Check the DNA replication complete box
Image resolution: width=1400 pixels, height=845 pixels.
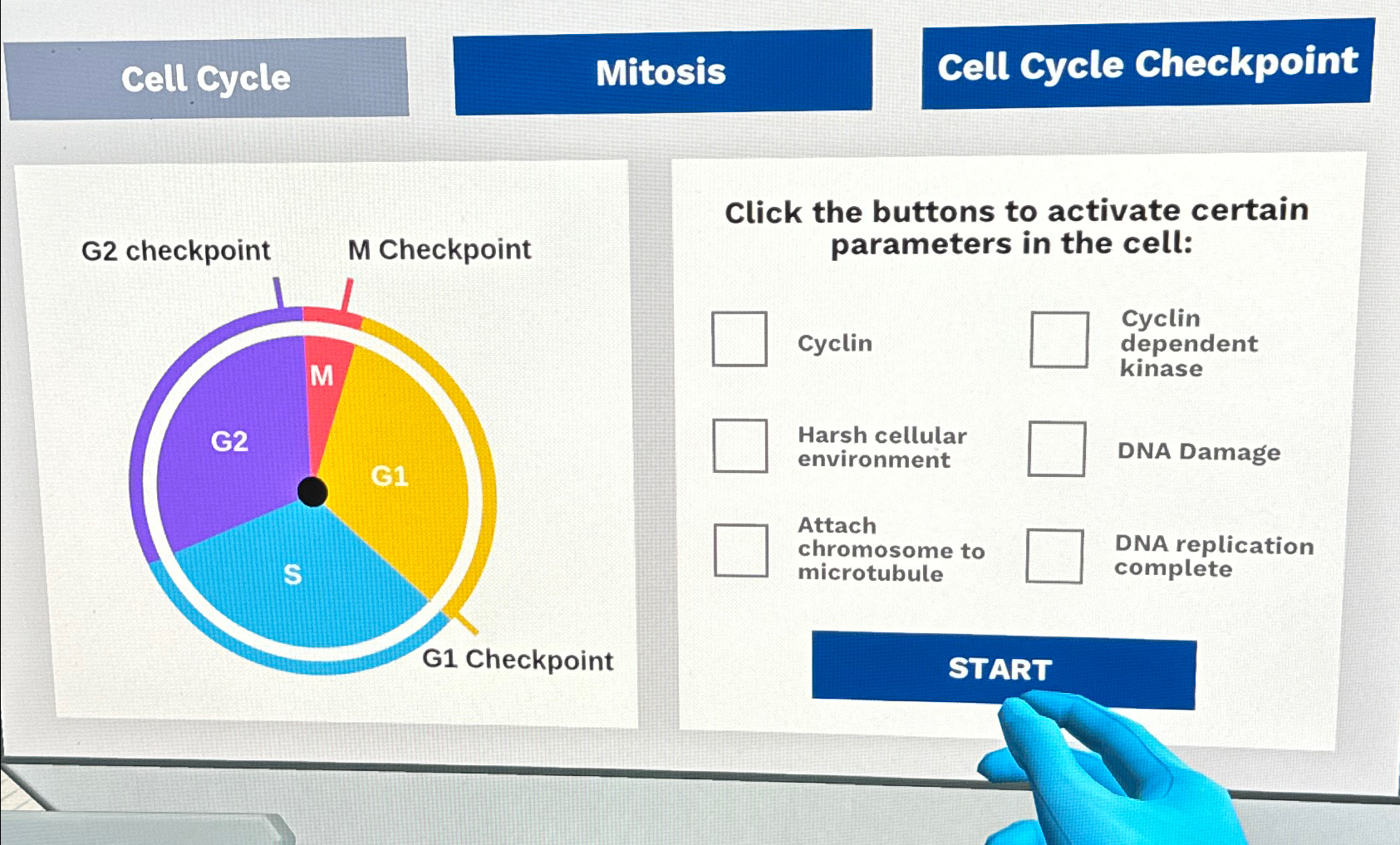pos(1054,555)
